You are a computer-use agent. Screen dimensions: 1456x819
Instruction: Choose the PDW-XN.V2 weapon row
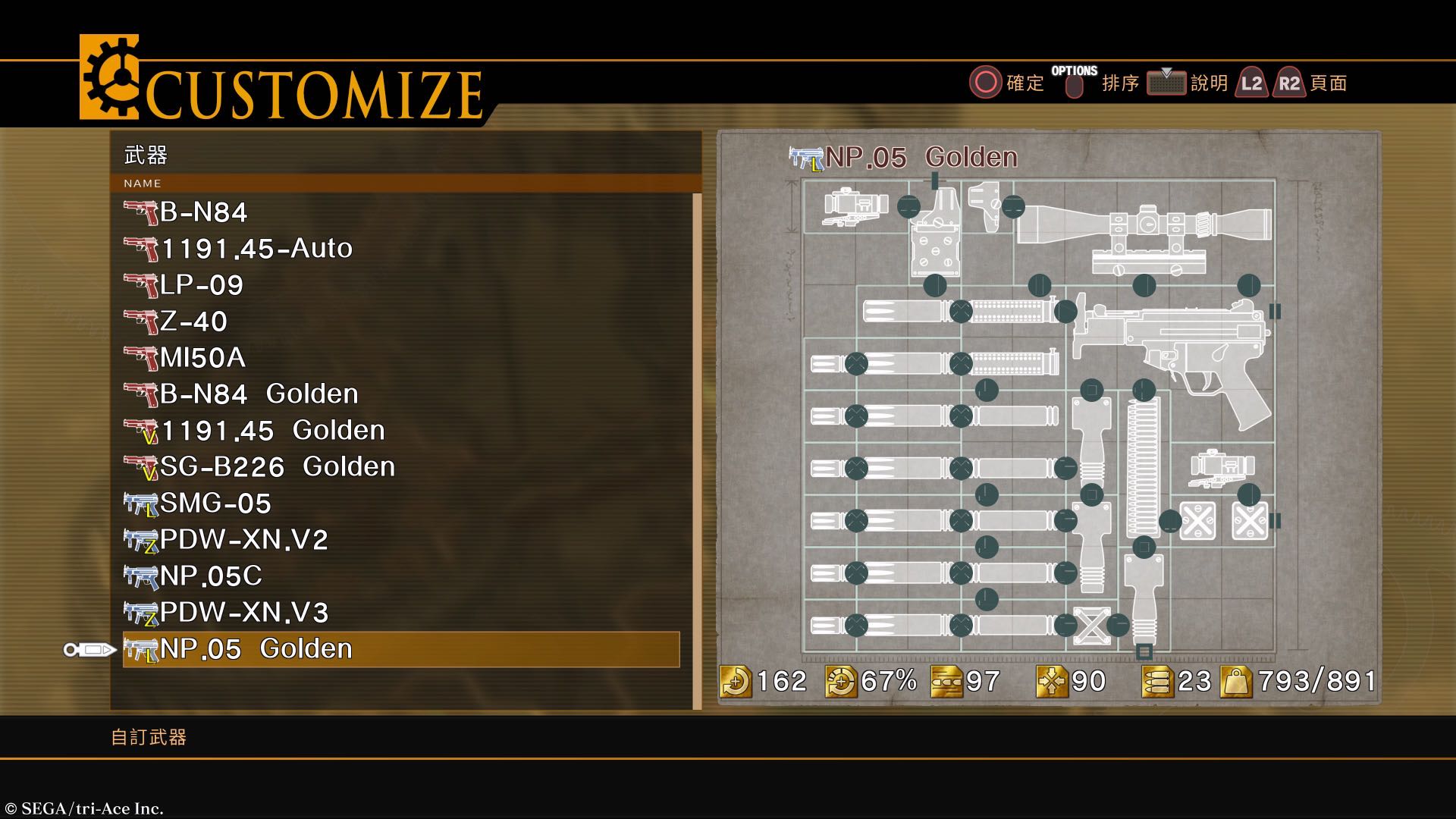[243, 540]
